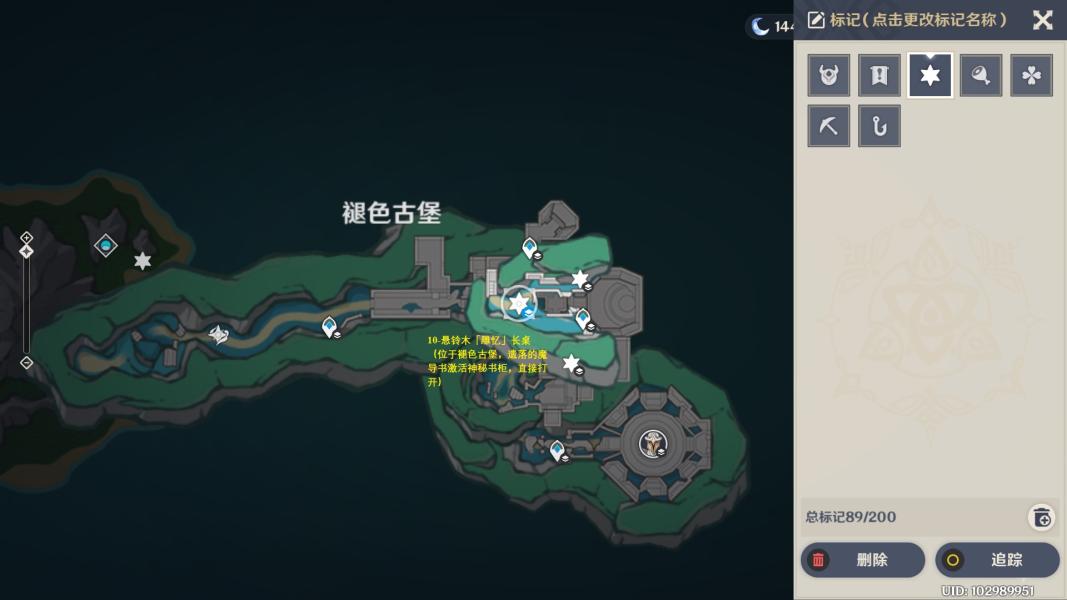Viewport: 1067px width, 600px height.
Task: Choose the horned monster marker icon
Action: coord(829,76)
